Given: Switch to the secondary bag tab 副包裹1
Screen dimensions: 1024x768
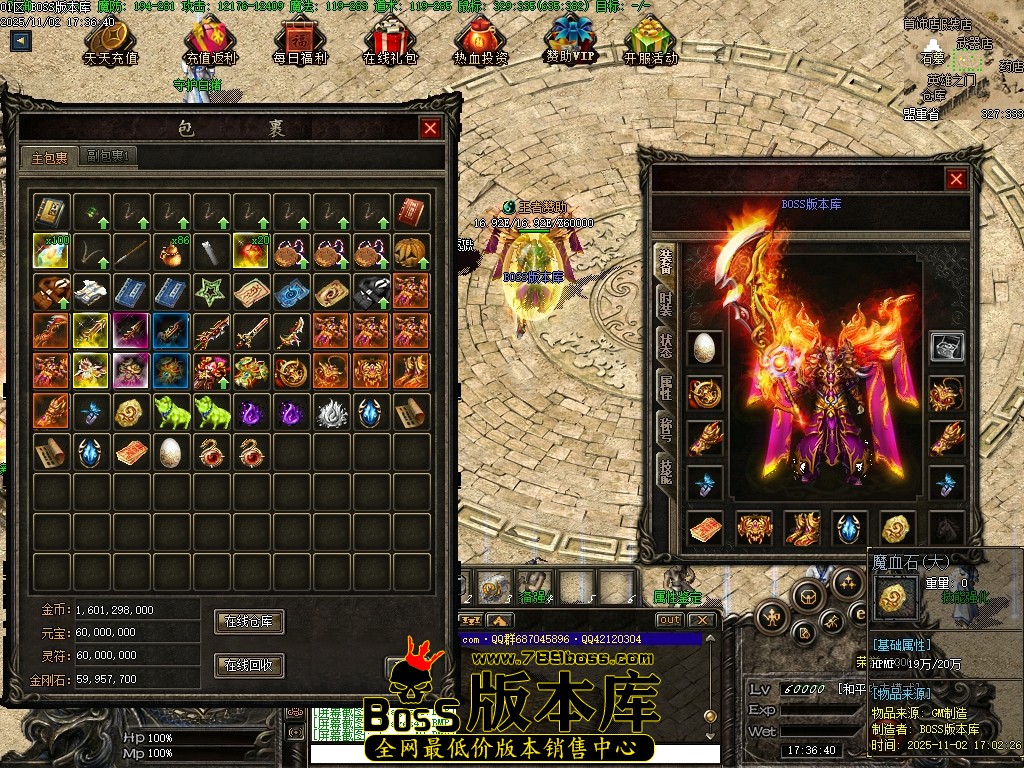Looking at the screenshot, I should click(109, 156).
